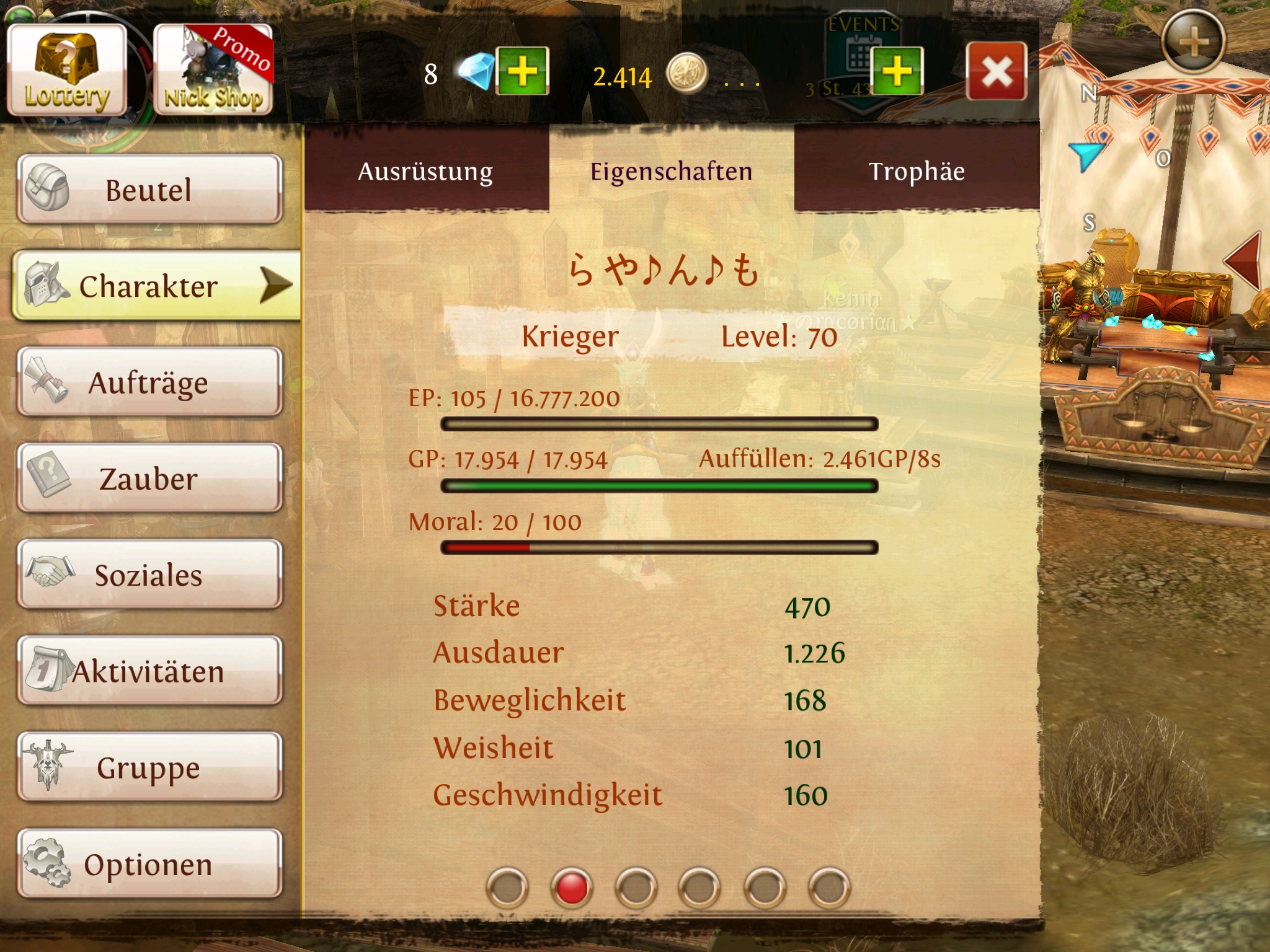
Task: Select the Eigenschaften tab
Action: pos(671,171)
